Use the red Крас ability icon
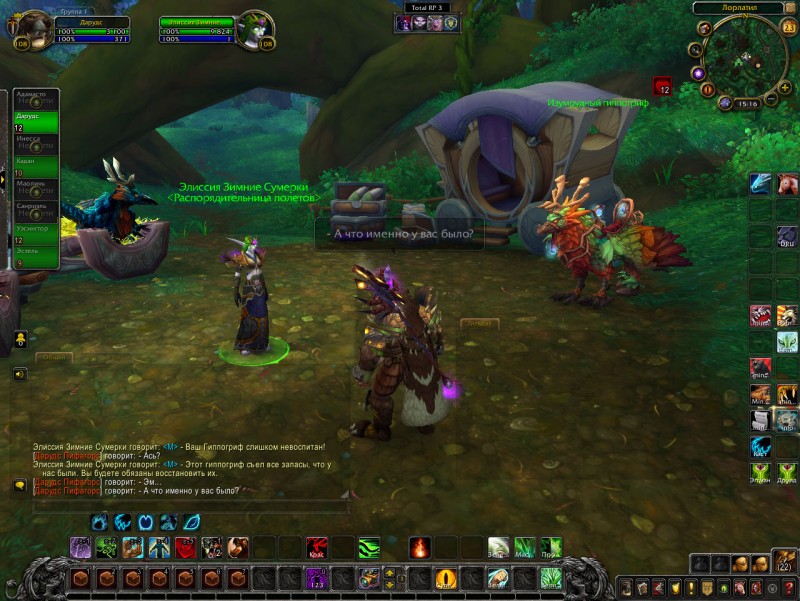 [317, 548]
